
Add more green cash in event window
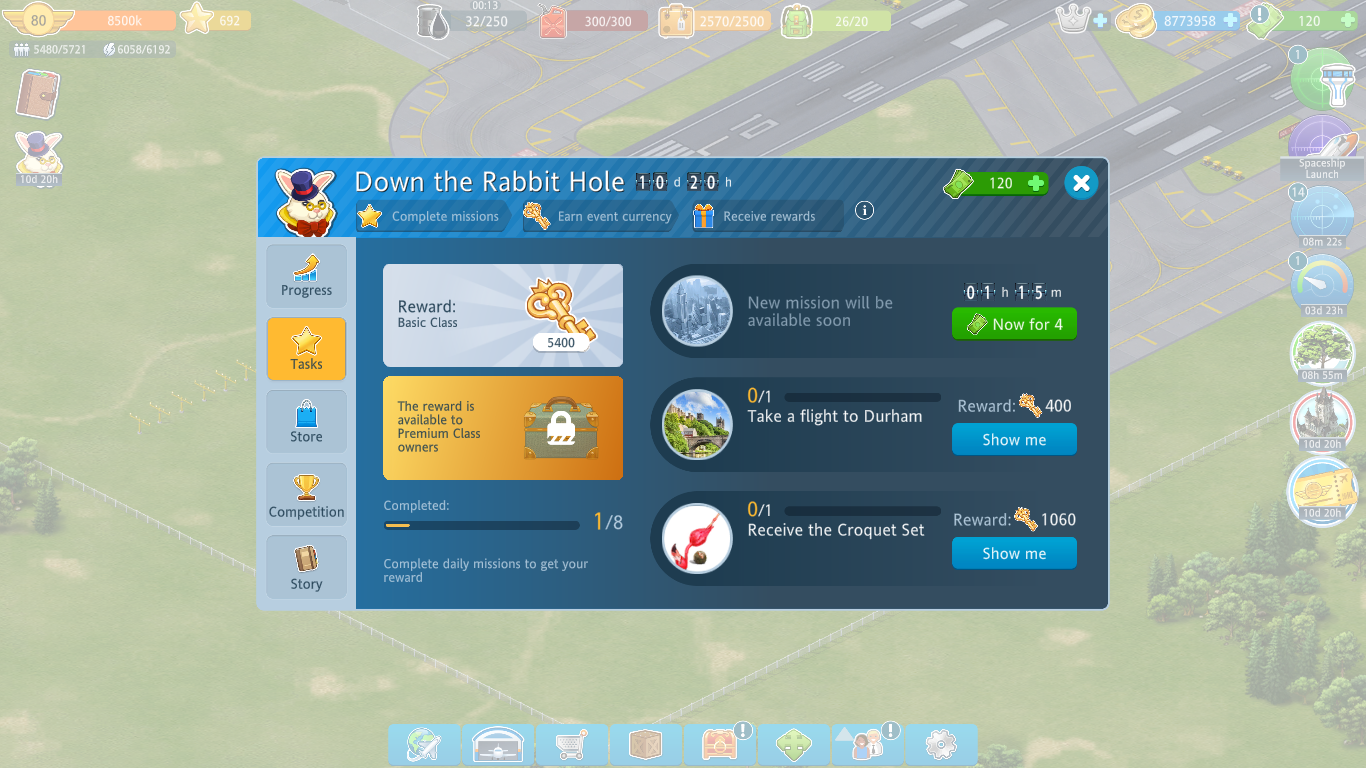[x=1036, y=183]
